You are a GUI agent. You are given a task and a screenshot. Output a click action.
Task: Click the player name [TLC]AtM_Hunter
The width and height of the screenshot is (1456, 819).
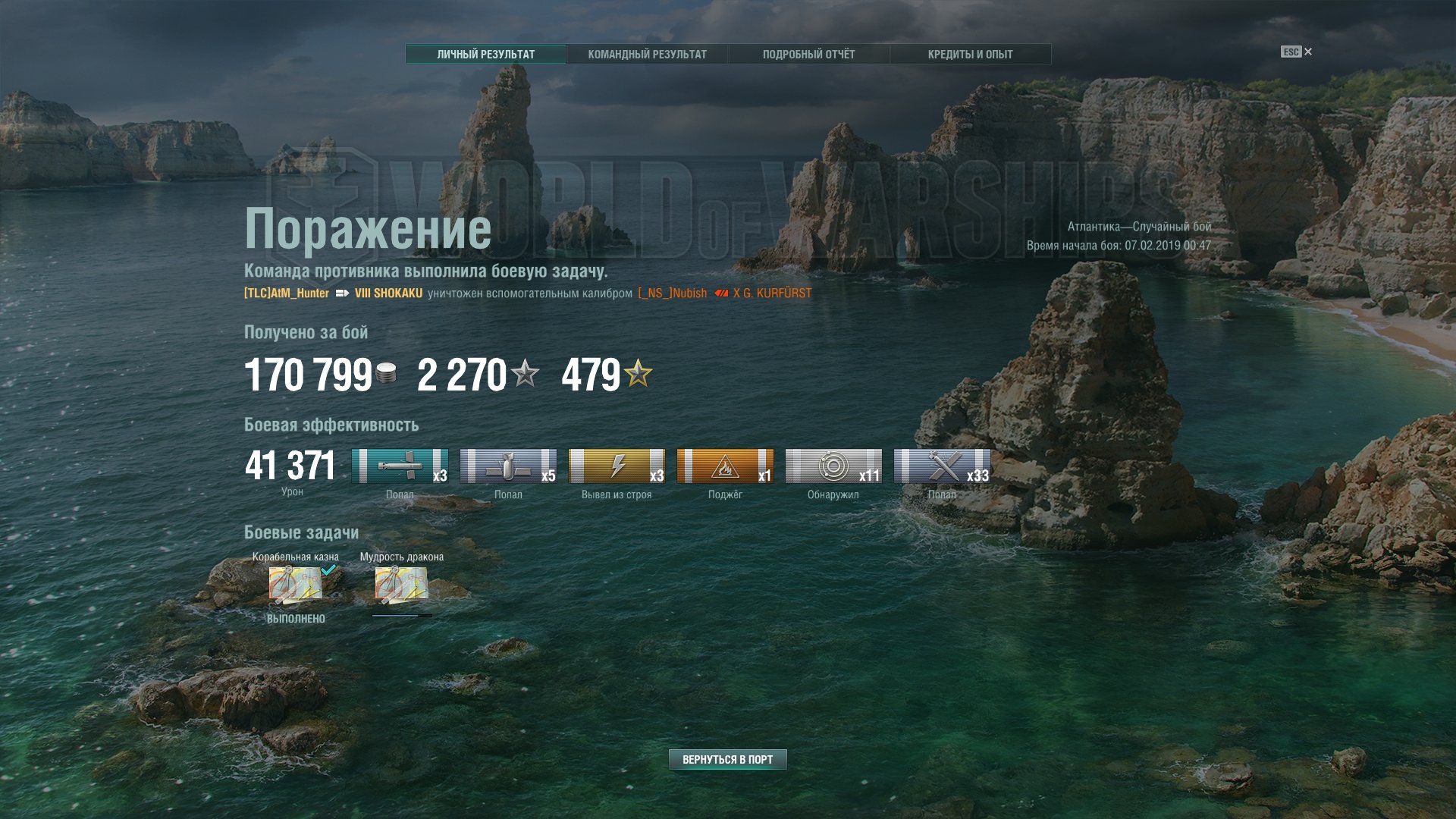point(287,293)
